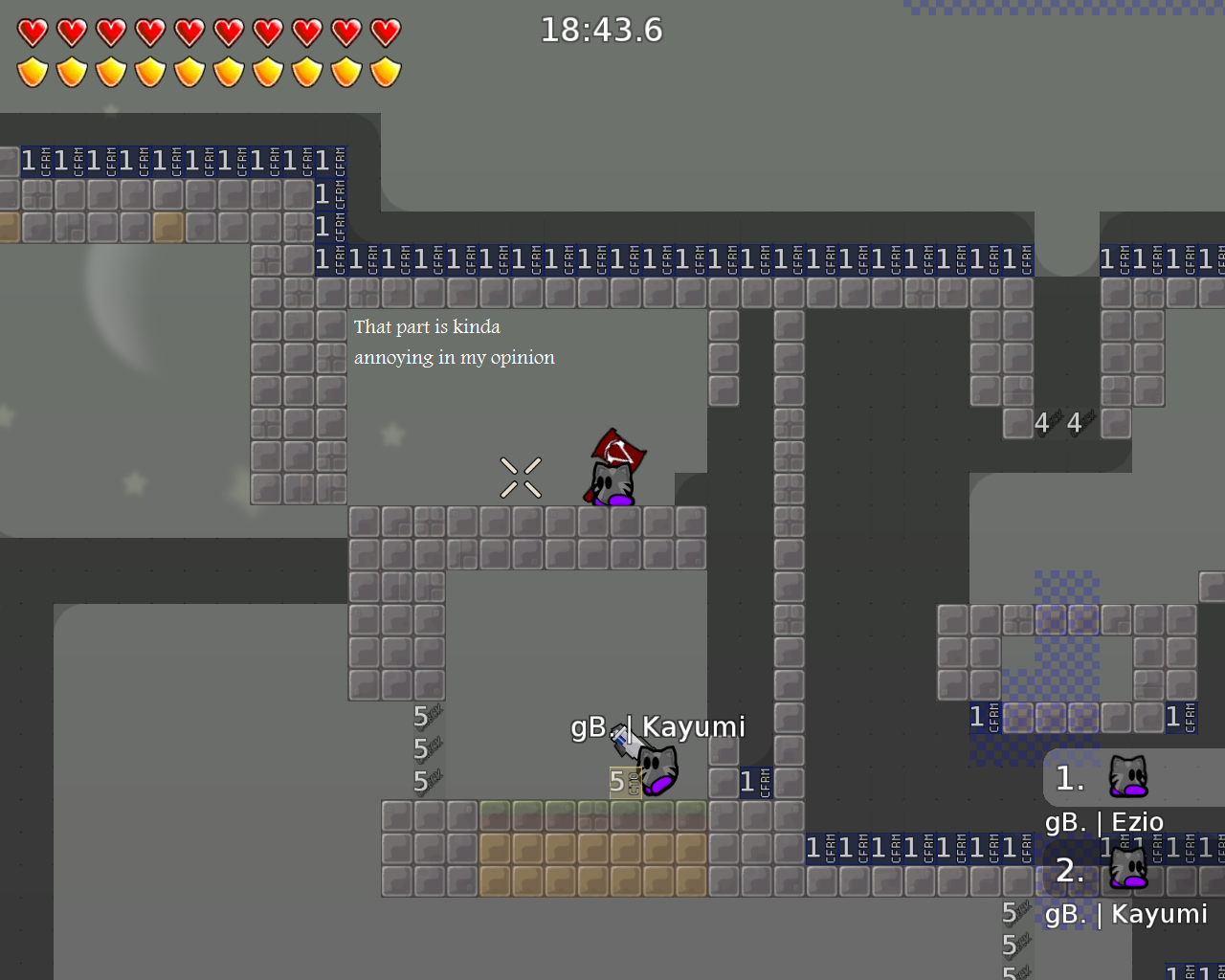Image resolution: width=1225 pixels, height=980 pixels.
Task: Click Ezio's cat tee avatar in the scoreboard
Action: [x=1130, y=778]
